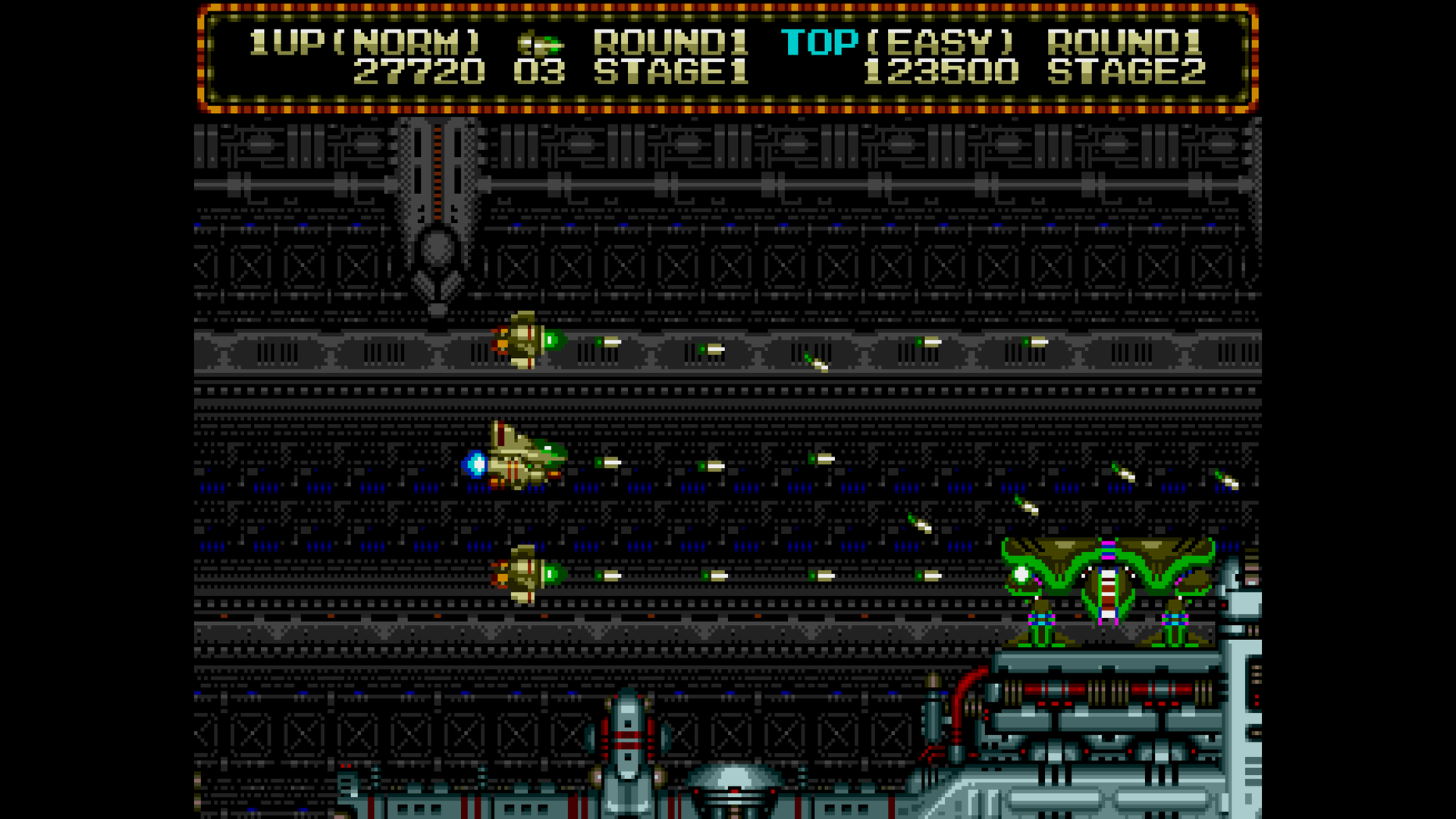1456x819 pixels.
Task: Select the green alien boss on the right
Action: pyautogui.click(x=1107, y=584)
